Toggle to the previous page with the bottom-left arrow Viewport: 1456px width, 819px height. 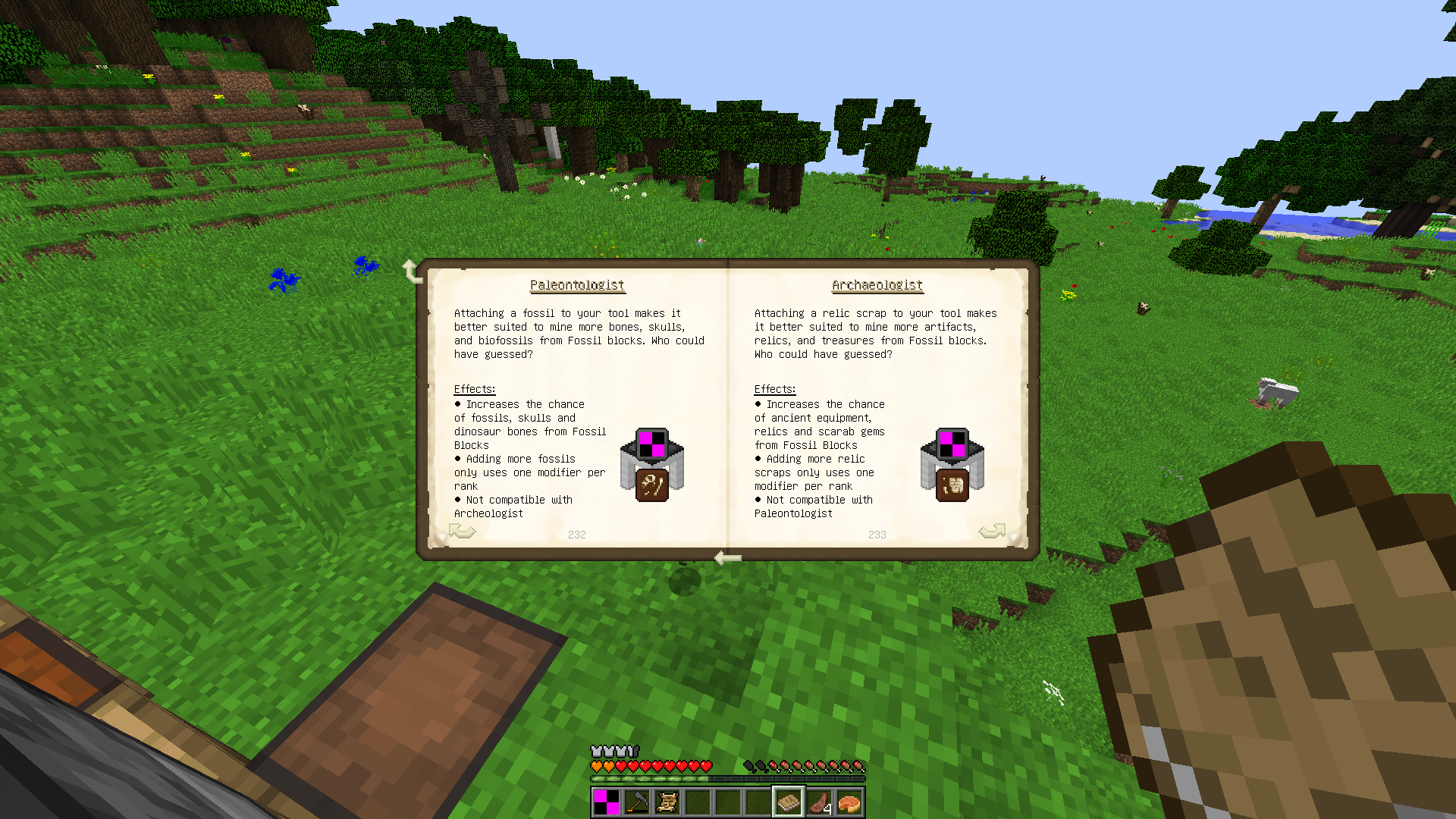coord(463,532)
